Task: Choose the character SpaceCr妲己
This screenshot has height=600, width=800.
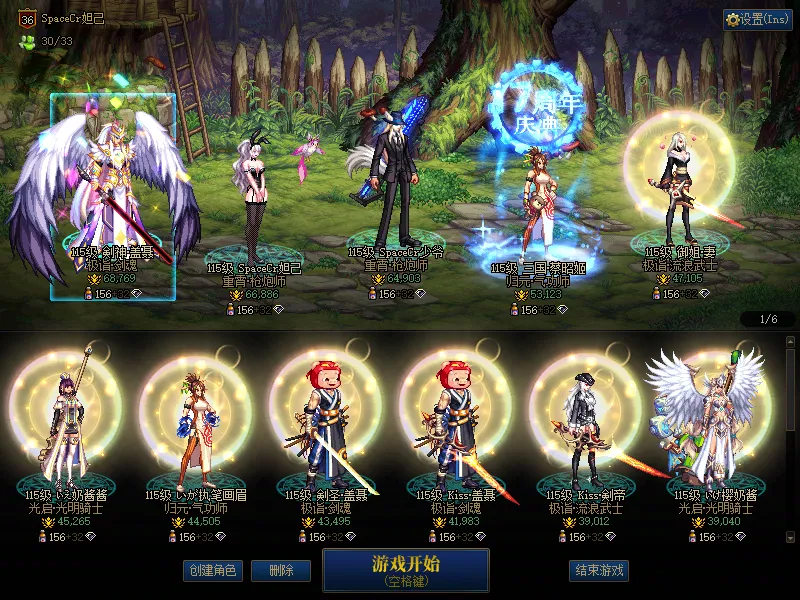Action: pos(255,200)
